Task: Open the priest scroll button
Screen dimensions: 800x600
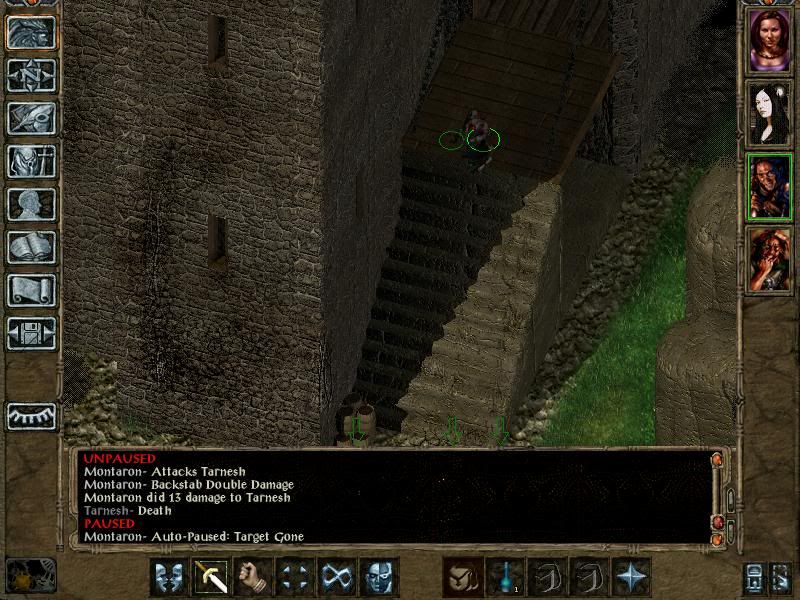Action: tap(31, 291)
